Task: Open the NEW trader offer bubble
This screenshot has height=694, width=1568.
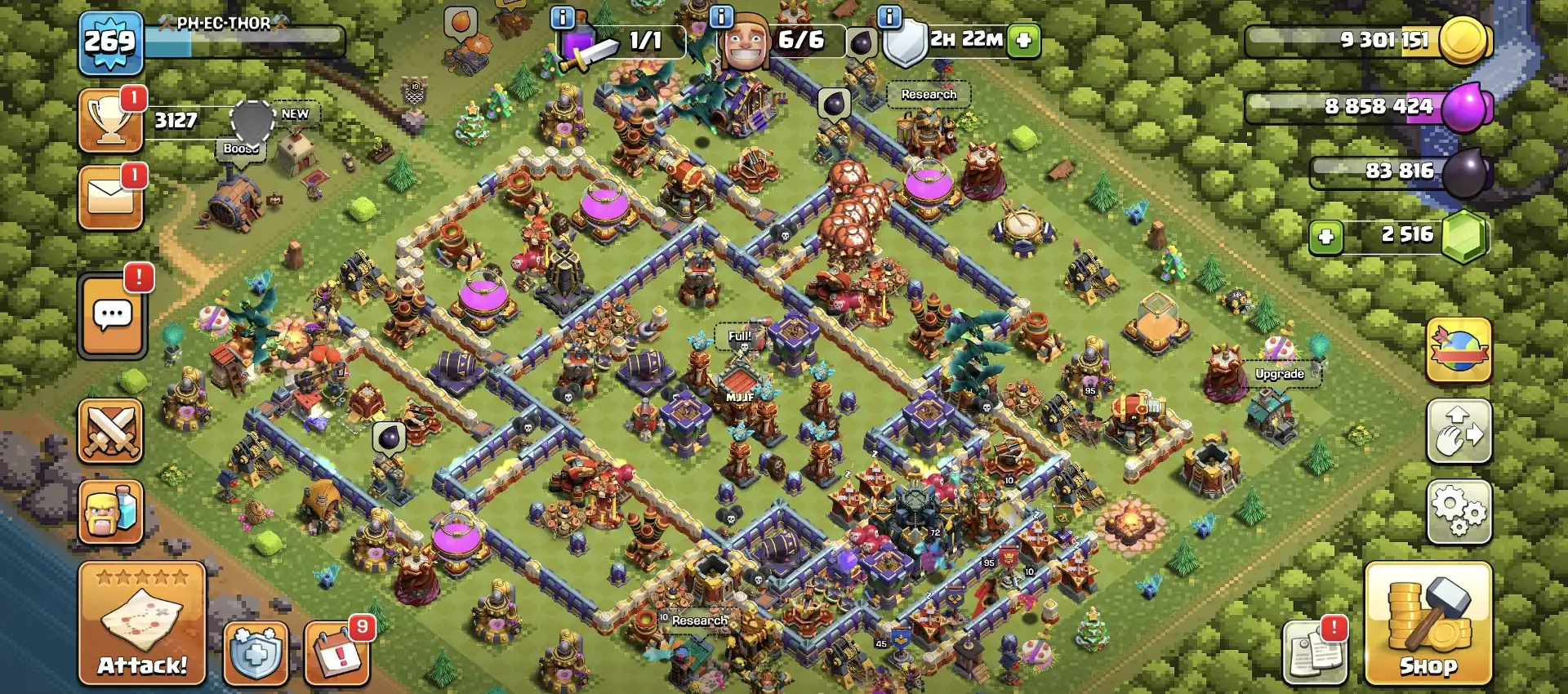Action: coord(294,114)
